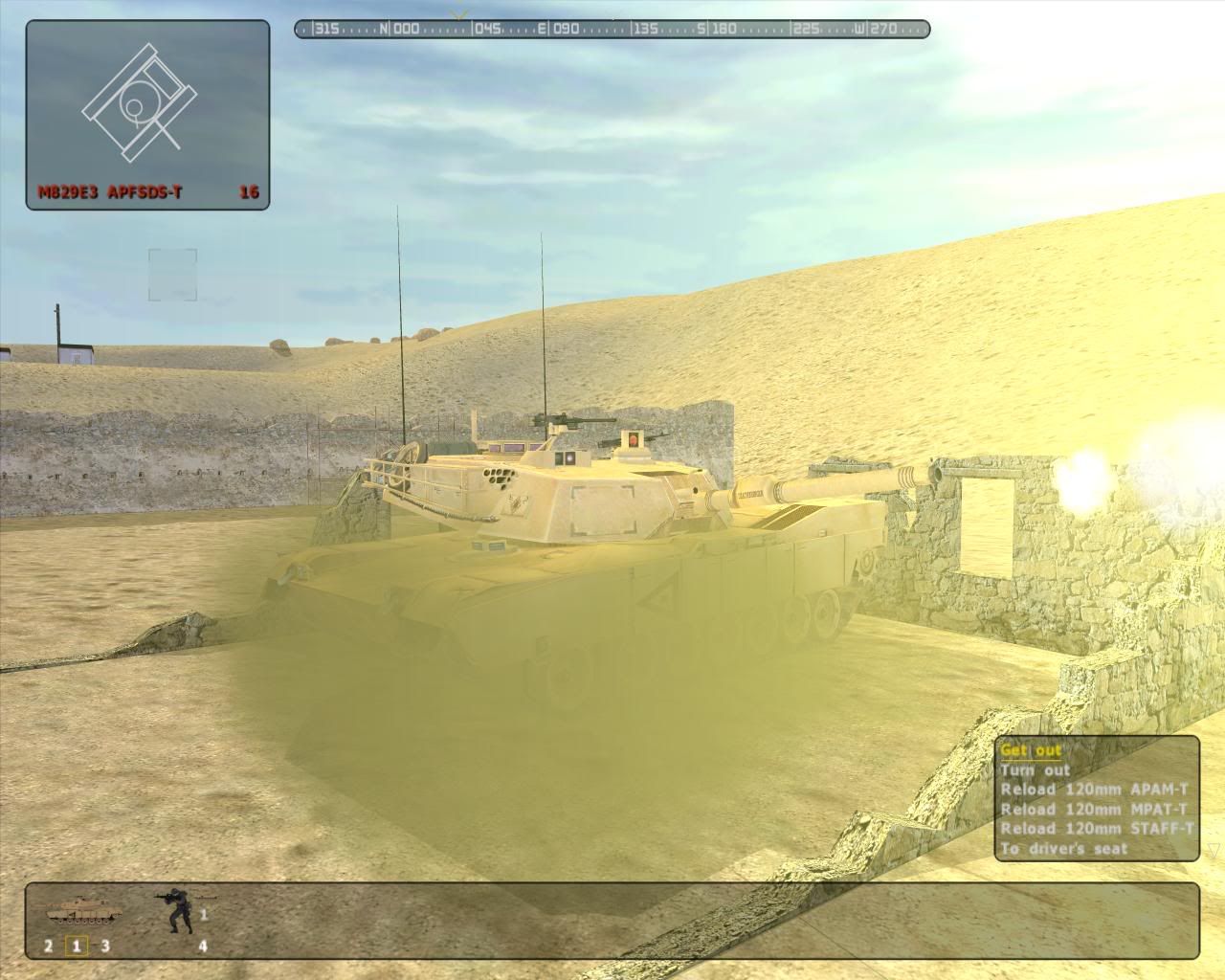Click the compass heading strip
Viewport: 1225px width, 980px height.
612,29
